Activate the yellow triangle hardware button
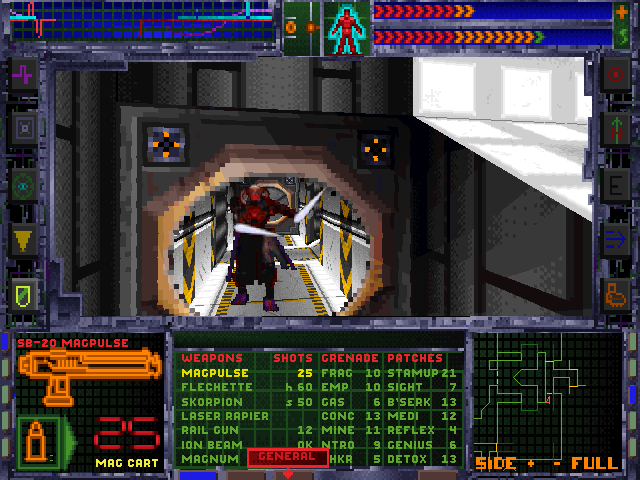The height and width of the screenshot is (480, 640). coord(24,238)
